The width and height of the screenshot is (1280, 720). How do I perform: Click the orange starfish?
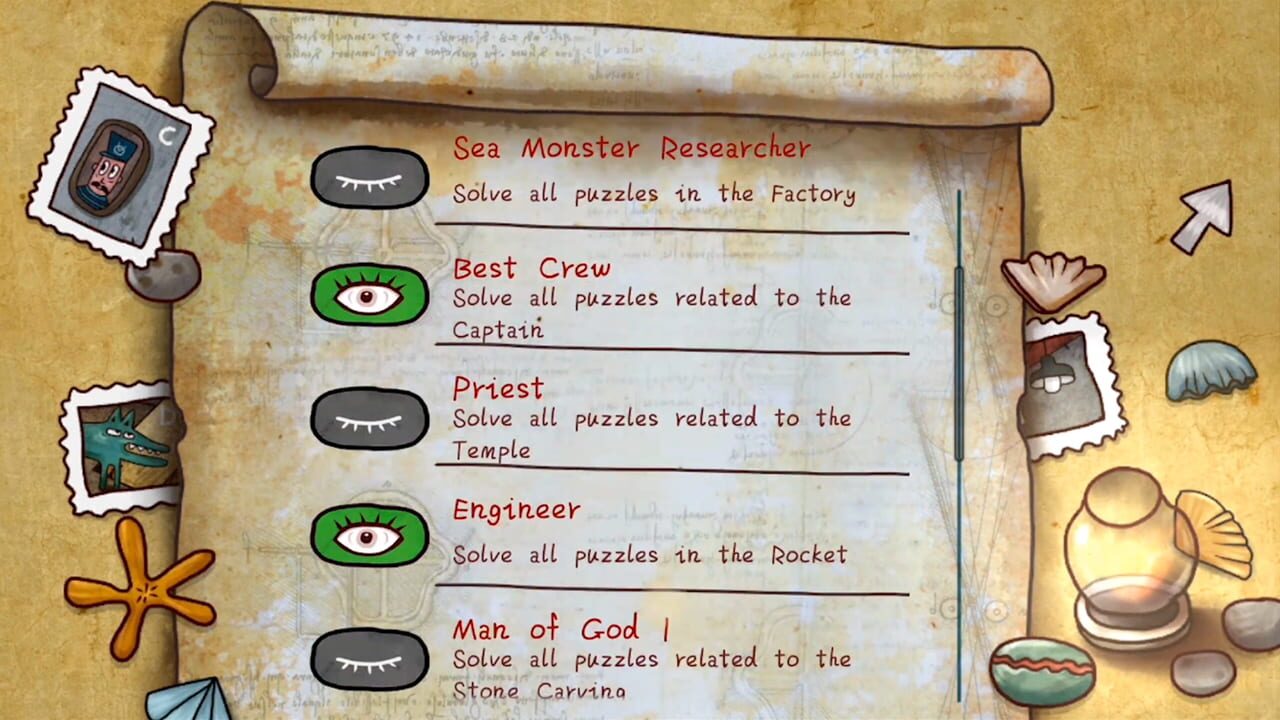(x=145, y=590)
